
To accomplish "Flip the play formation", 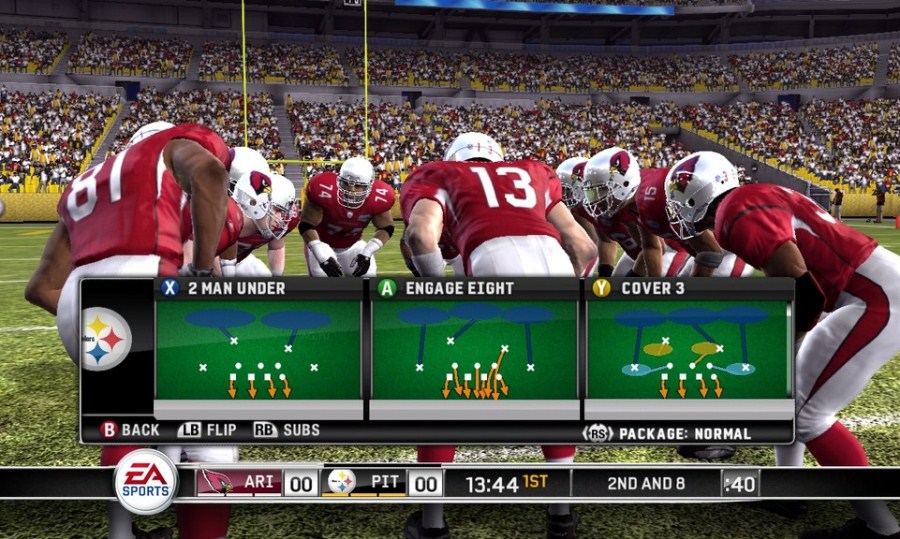I will tap(207, 430).
